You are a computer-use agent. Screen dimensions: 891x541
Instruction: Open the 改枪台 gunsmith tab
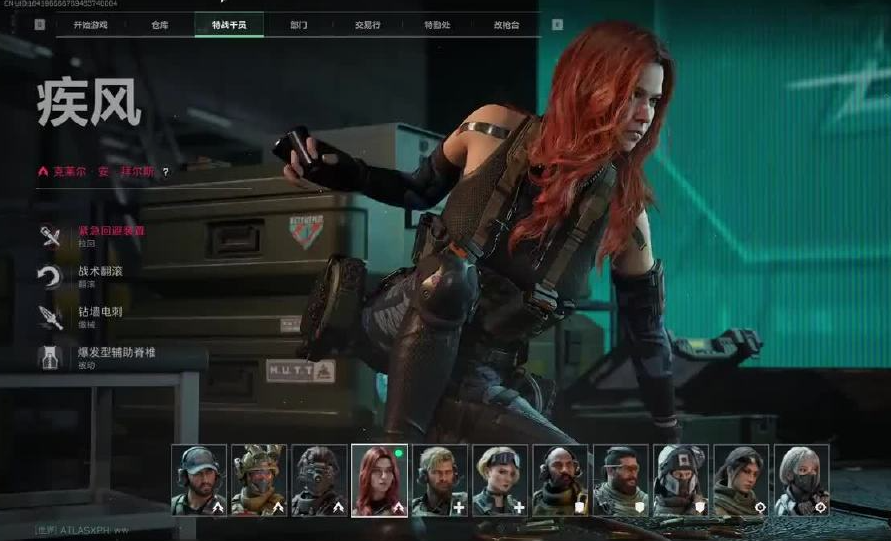505,24
